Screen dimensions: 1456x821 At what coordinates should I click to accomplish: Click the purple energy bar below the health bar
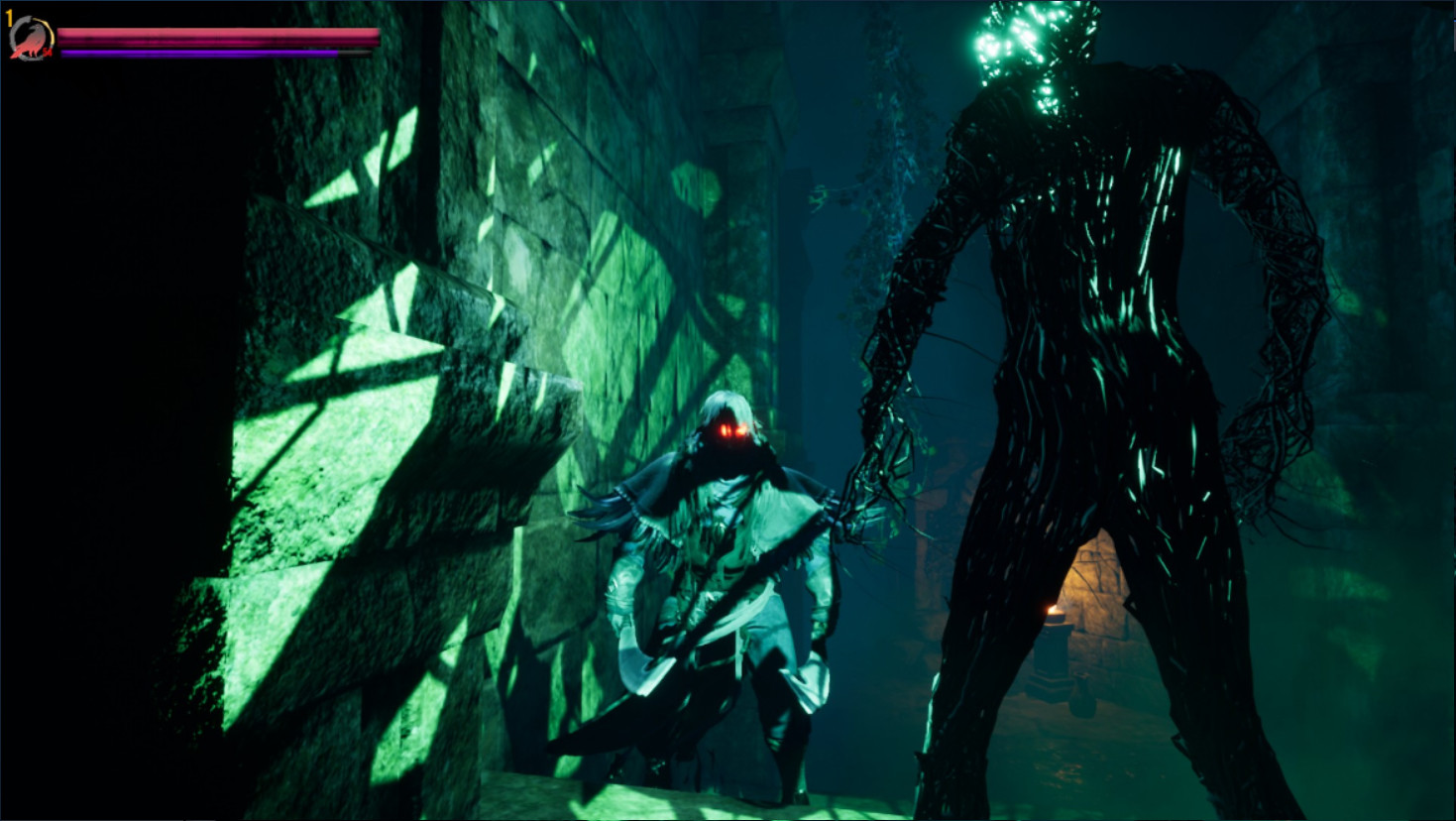pos(198,53)
